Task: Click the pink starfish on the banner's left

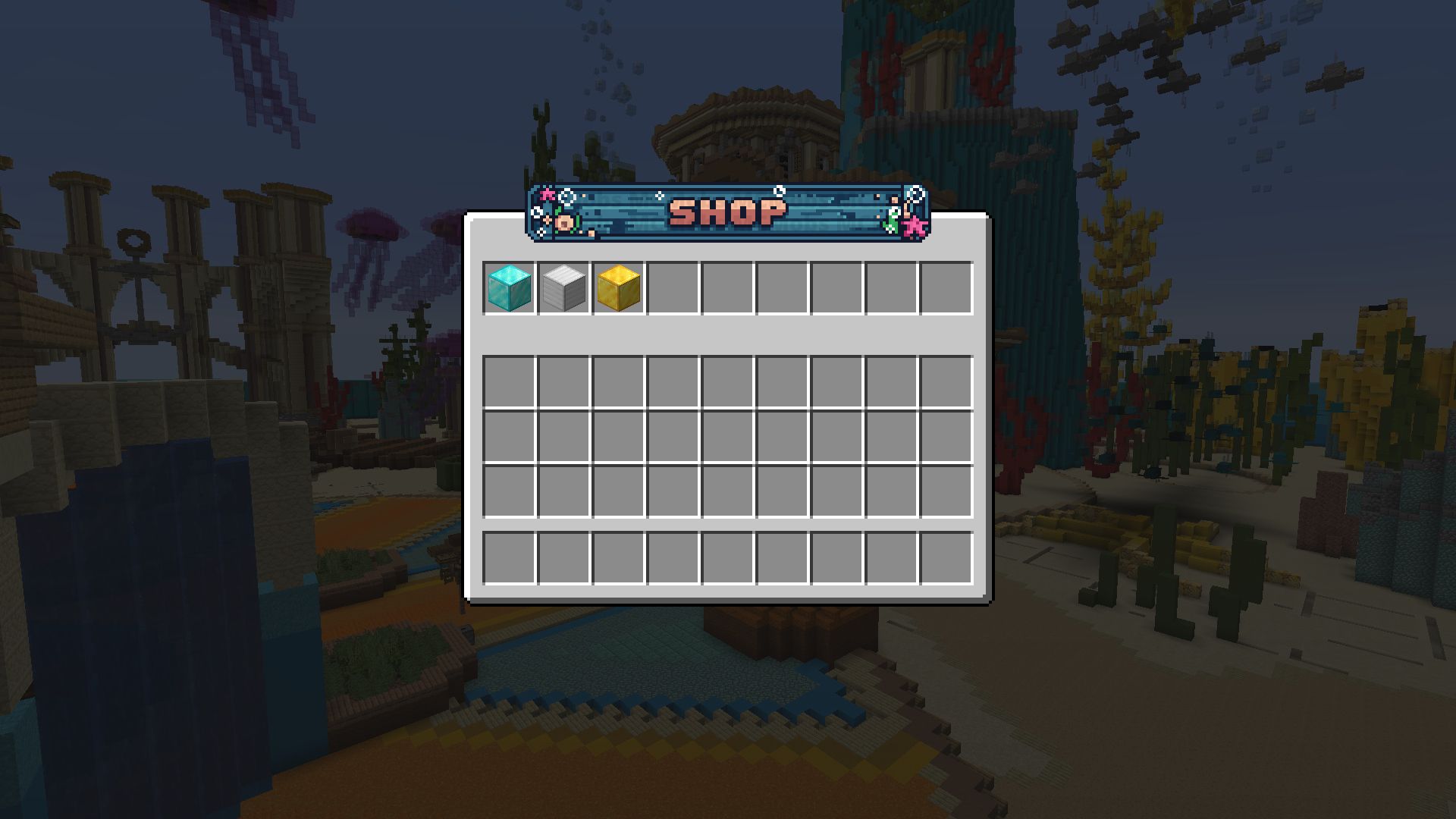Action: coord(548,196)
